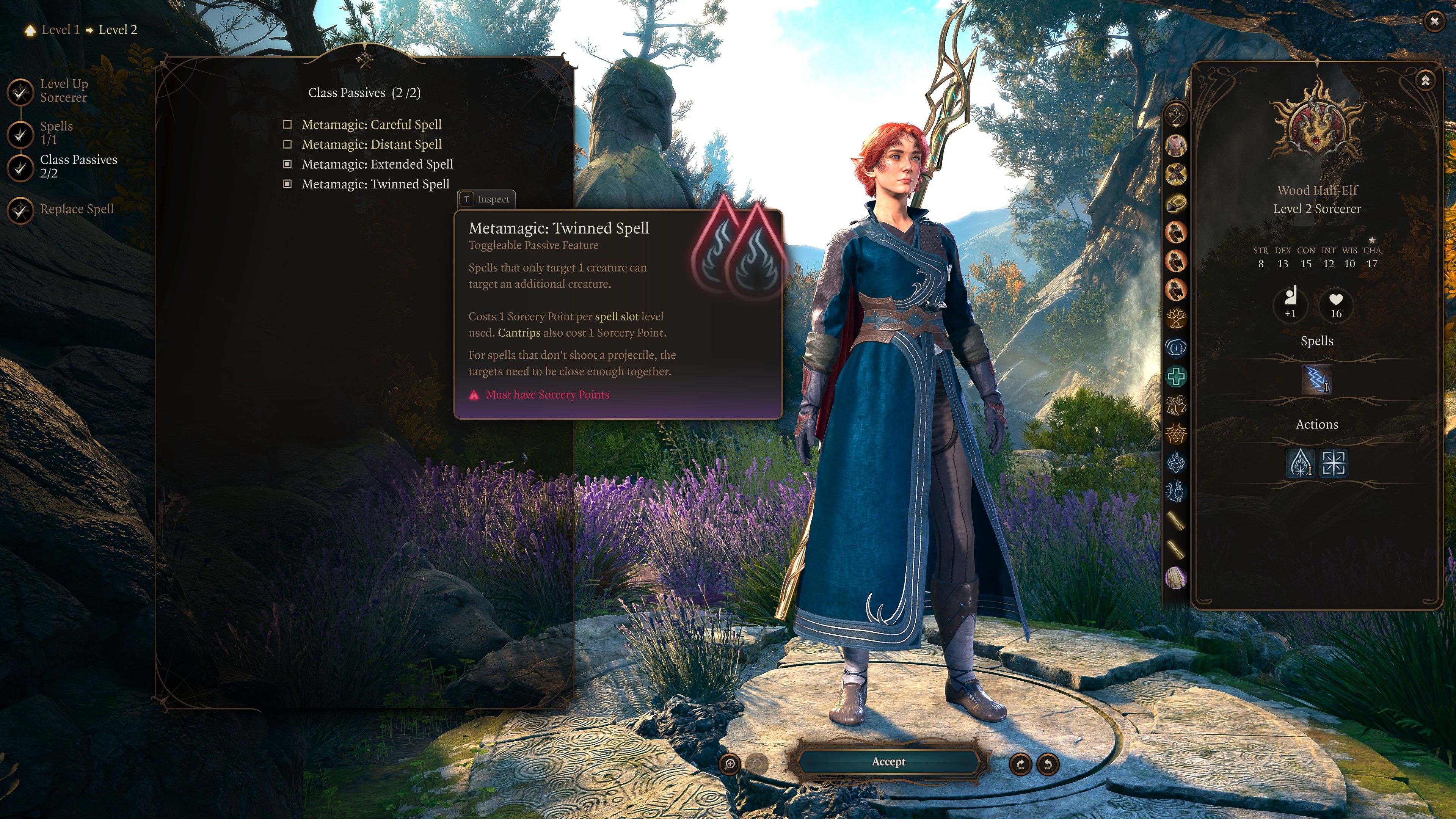Viewport: 1456px width, 819px height.
Task: Select the four-pointed star action icon
Action: click(x=1333, y=463)
